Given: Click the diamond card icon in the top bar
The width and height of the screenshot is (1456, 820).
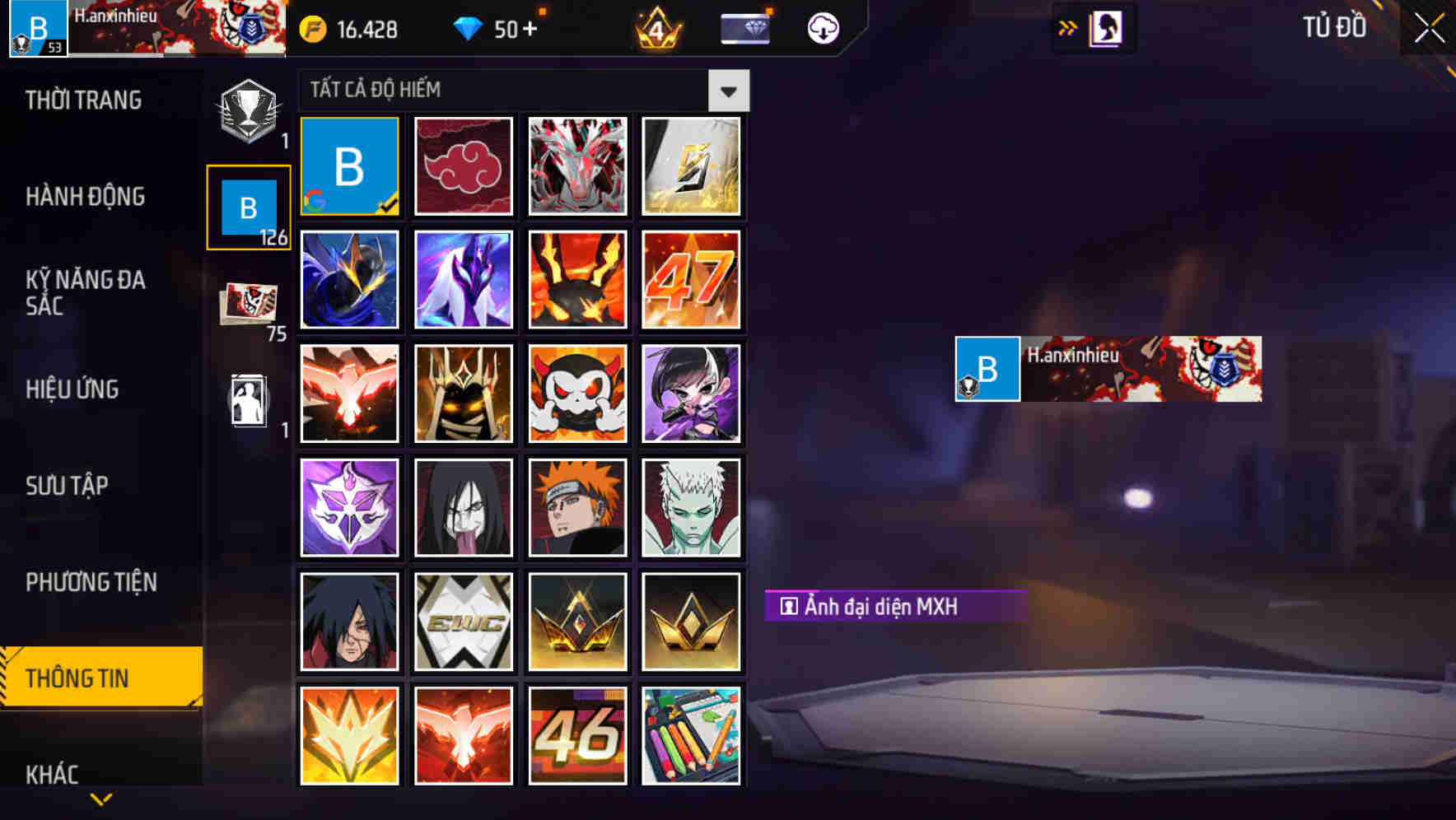Looking at the screenshot, I should click(744, 27).
